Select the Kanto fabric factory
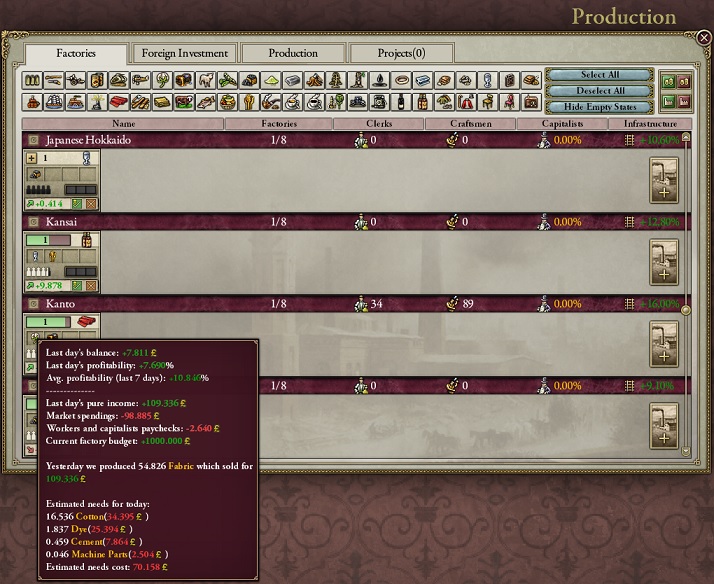The width and height of the screenshot is (714, 584). pos(60,323)
